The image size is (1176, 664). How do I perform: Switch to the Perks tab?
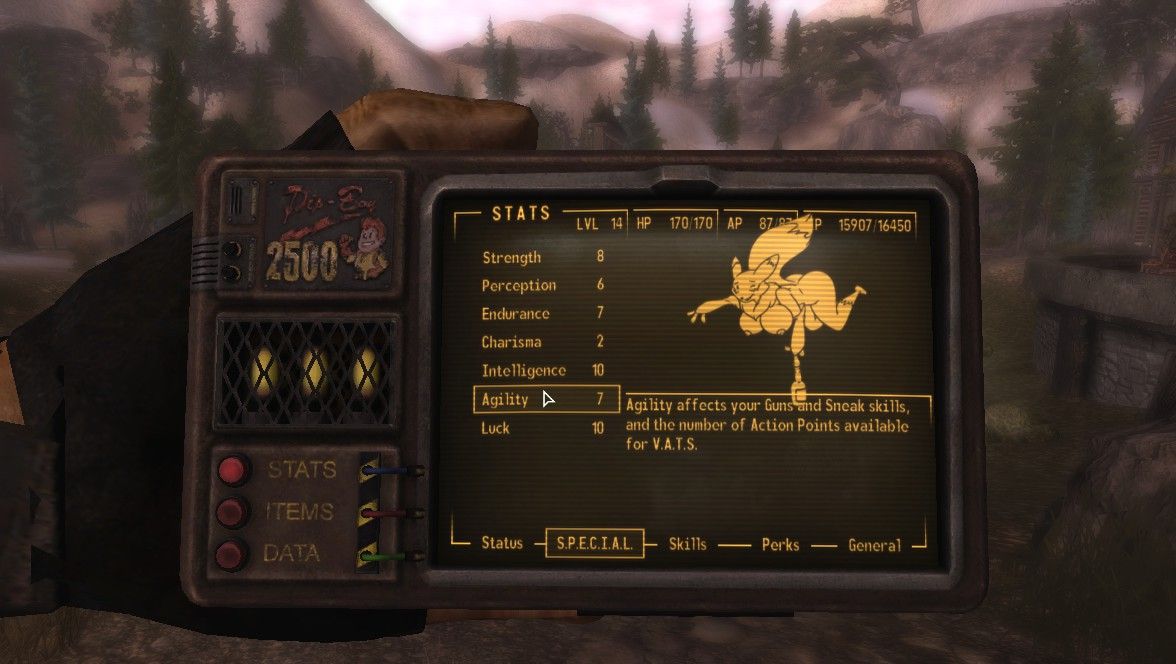tap(779, 545)
